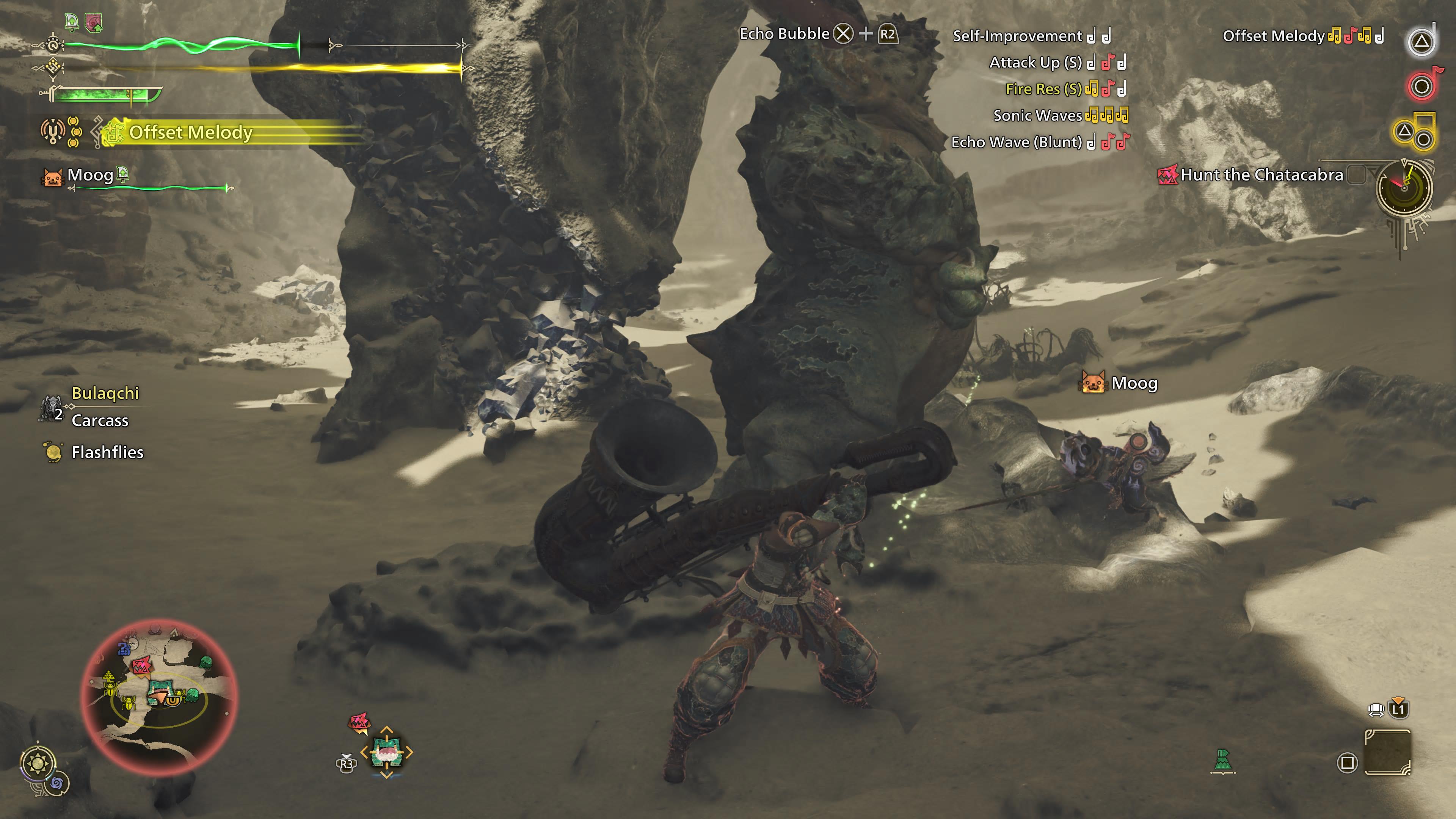Choose the Echo Wave (Blunt) melody
Viewport: 1456px width, 819px height.
[x=1016, y=143]
